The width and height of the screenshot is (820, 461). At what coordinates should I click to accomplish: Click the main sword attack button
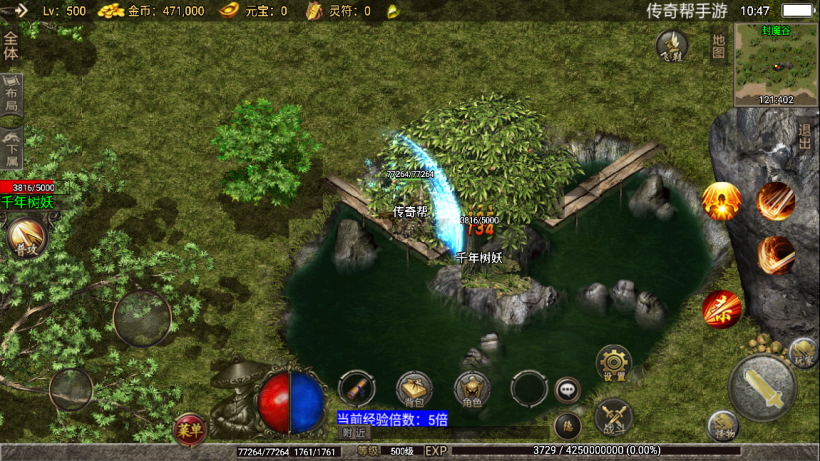pyautogui.click(x=762, y=387)
